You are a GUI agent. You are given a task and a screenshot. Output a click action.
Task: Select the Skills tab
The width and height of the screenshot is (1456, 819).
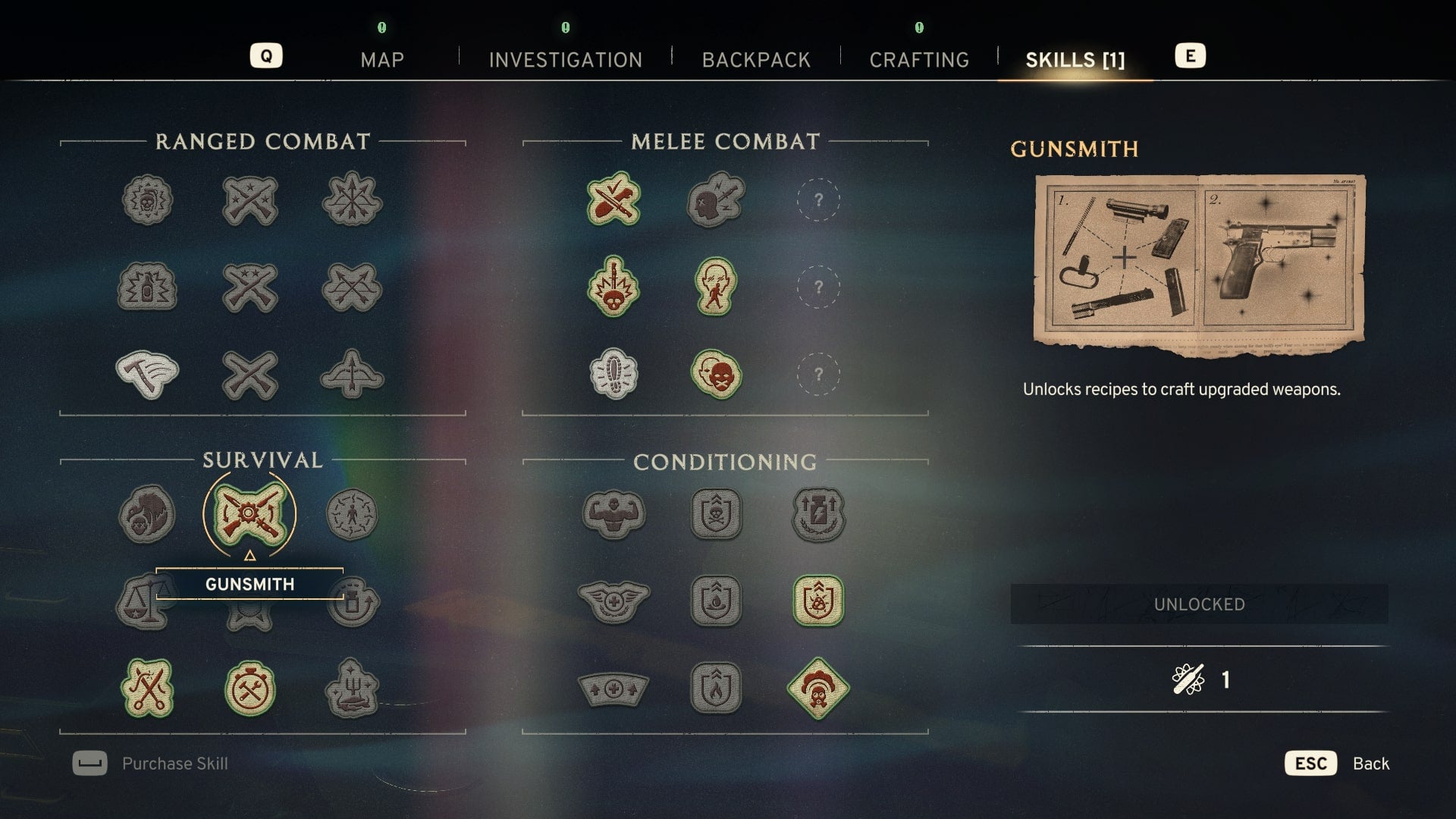(1075, 60)
